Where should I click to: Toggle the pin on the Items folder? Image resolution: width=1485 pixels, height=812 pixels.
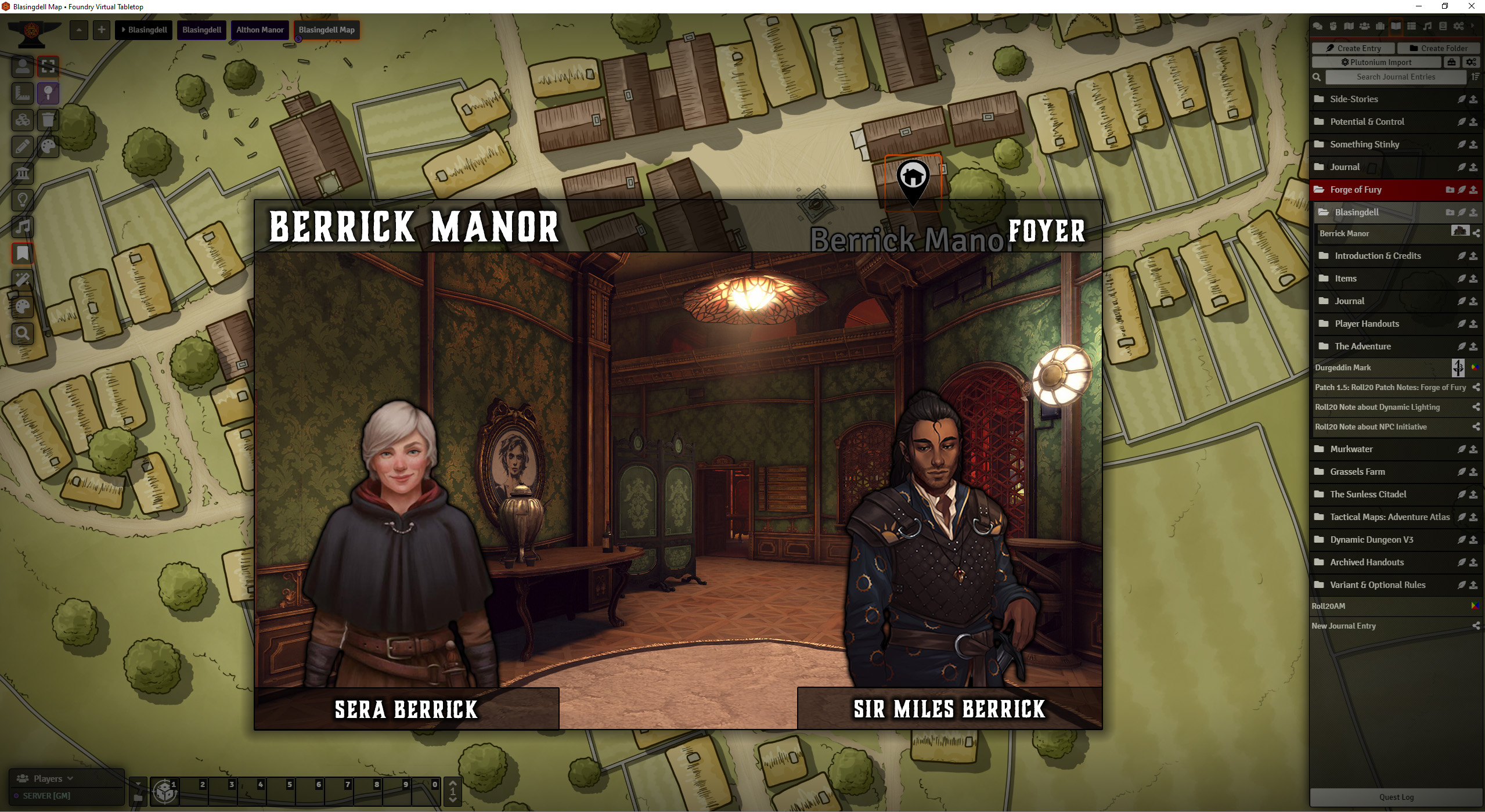pyautogui.click(x=1460, y=278)
